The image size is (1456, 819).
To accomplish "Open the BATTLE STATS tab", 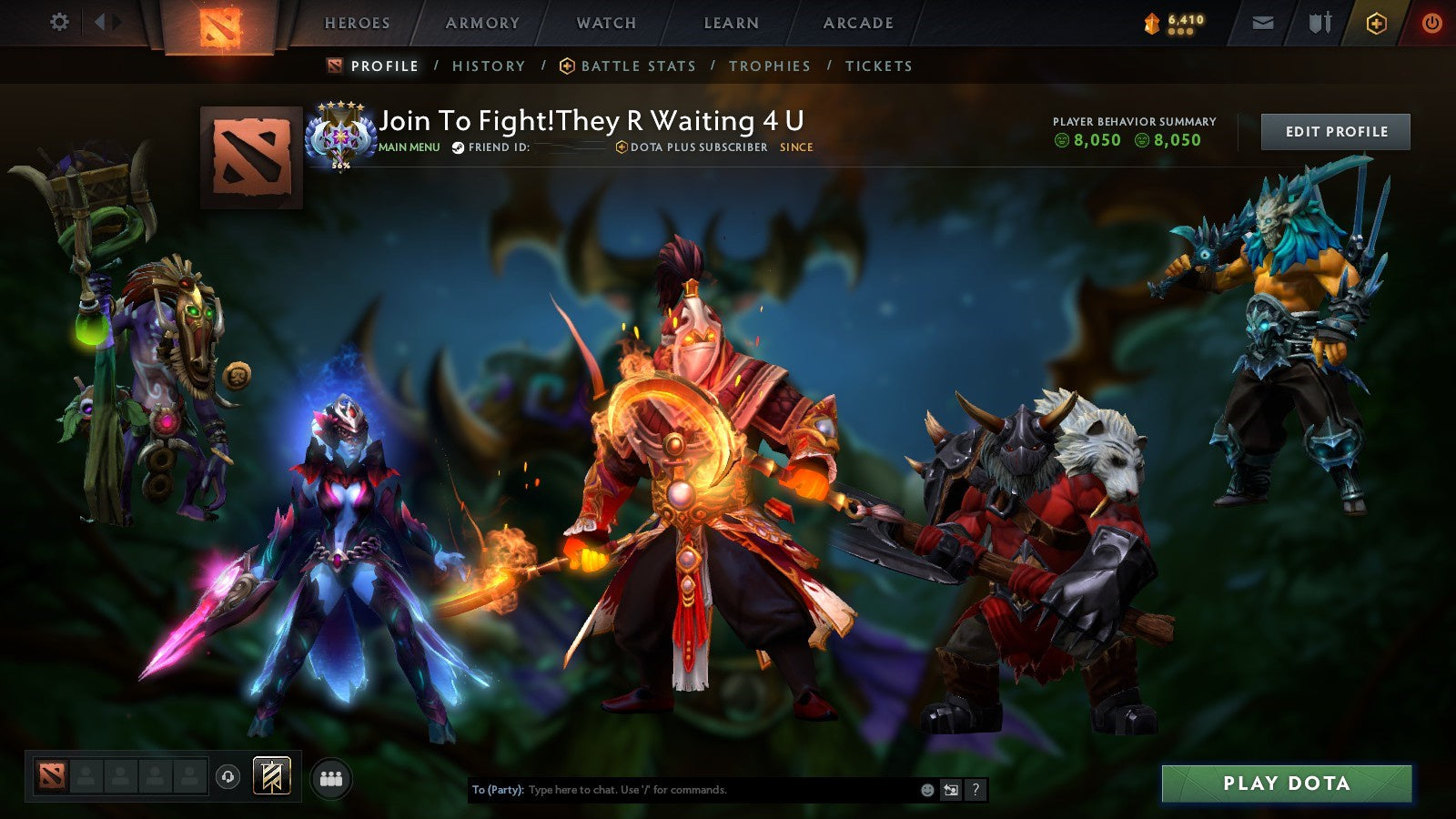I will click(x=628, y=66).
